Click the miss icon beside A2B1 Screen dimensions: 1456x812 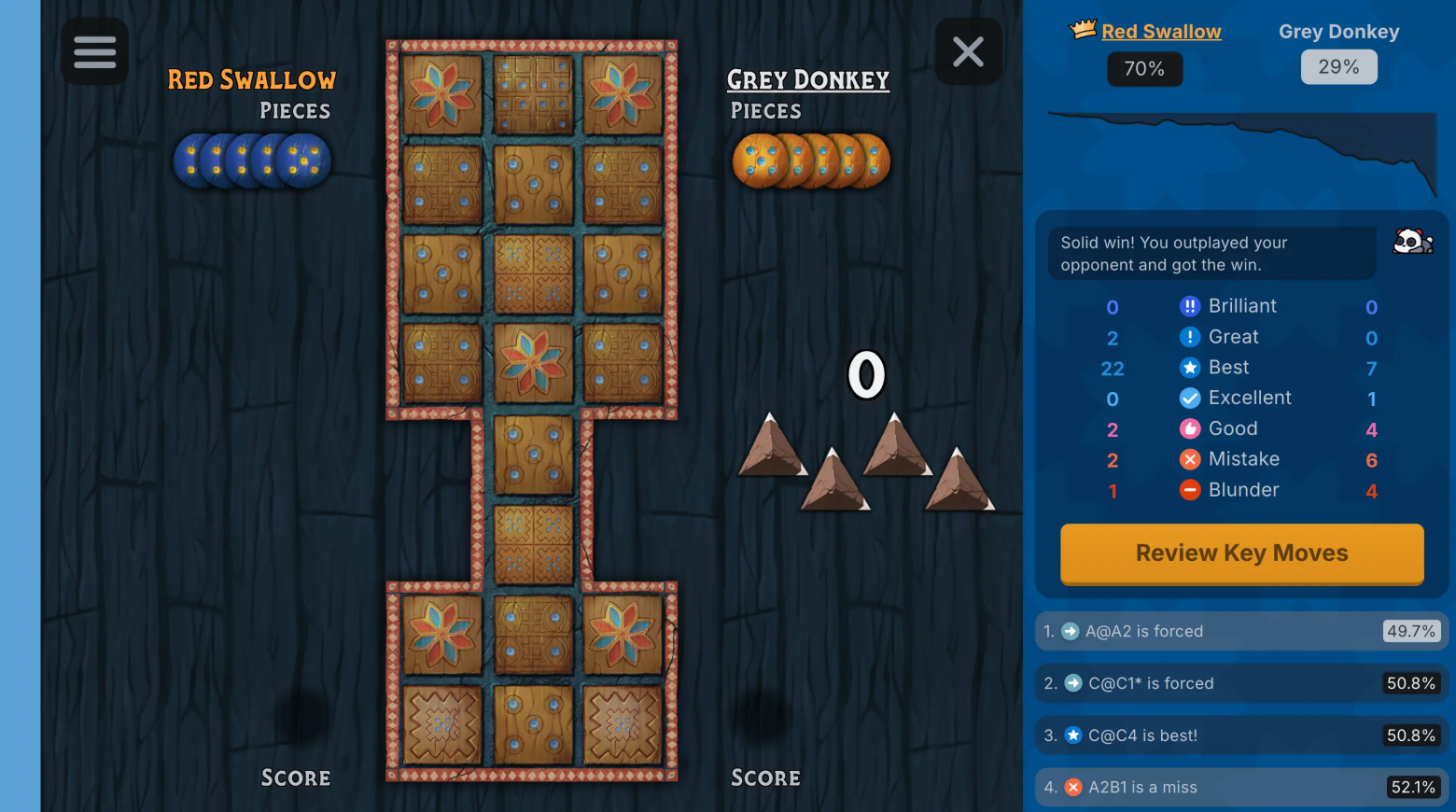[1071, 787]
